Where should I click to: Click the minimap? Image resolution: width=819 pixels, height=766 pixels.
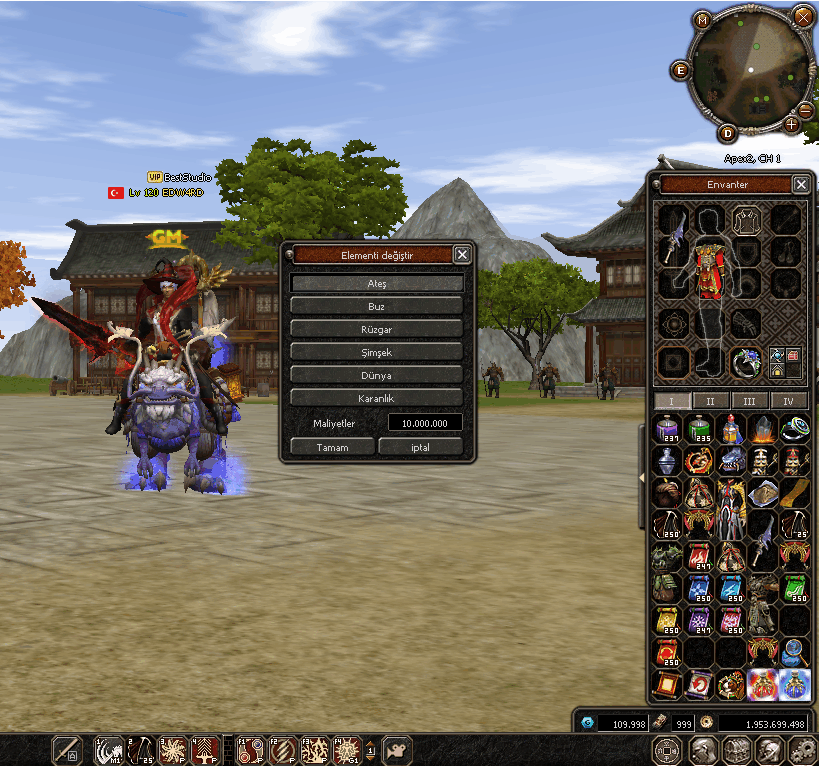pos(748,72)
